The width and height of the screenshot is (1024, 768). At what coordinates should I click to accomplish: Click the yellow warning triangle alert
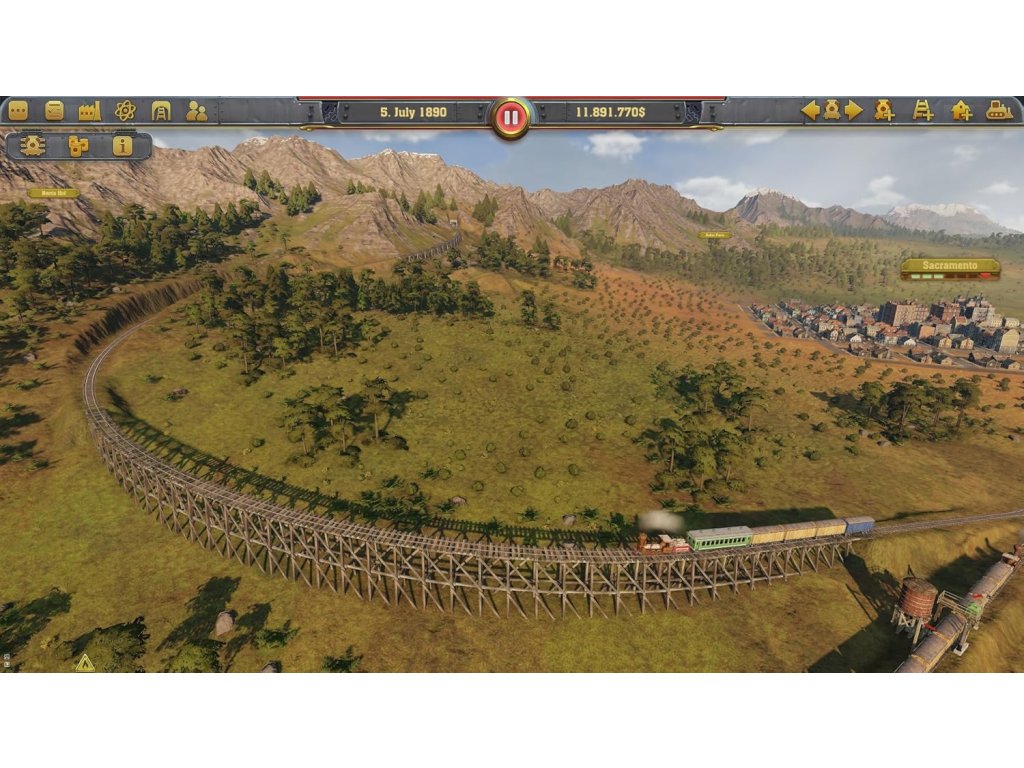(85, 662)
